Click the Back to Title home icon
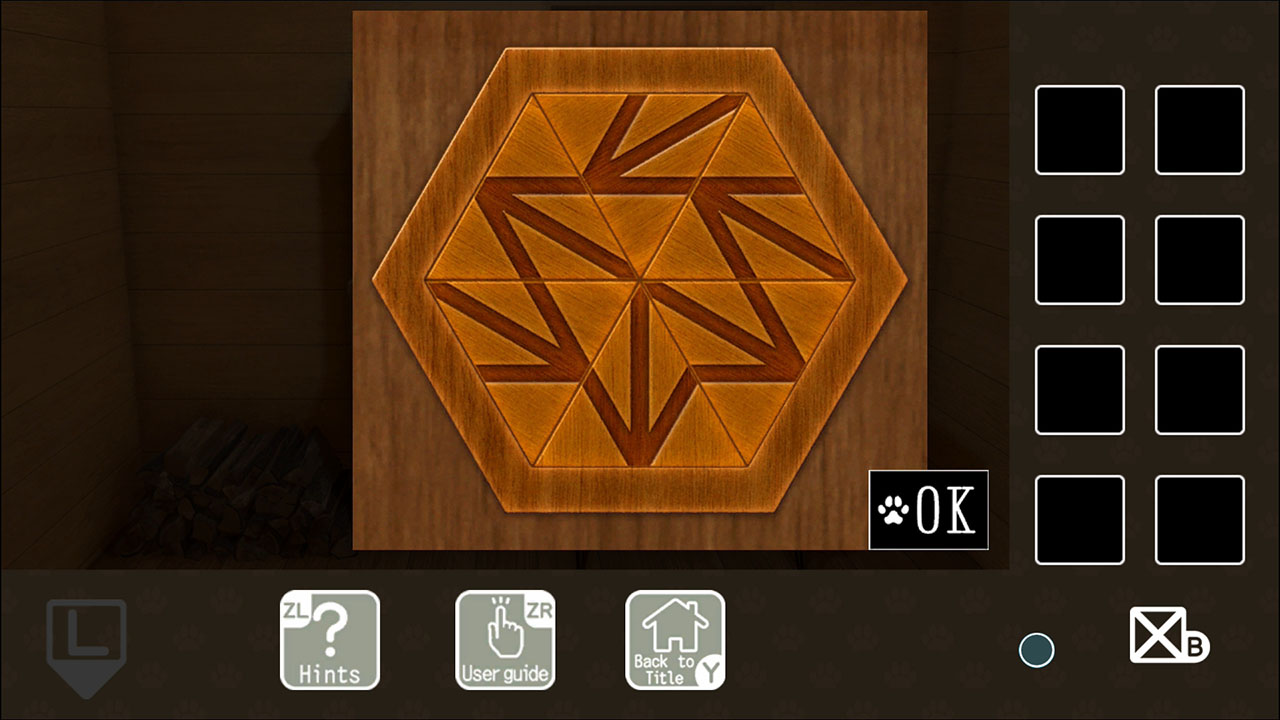Image resolution: width=1280 pixels, height=720 pixels. (x=675, y=640)
